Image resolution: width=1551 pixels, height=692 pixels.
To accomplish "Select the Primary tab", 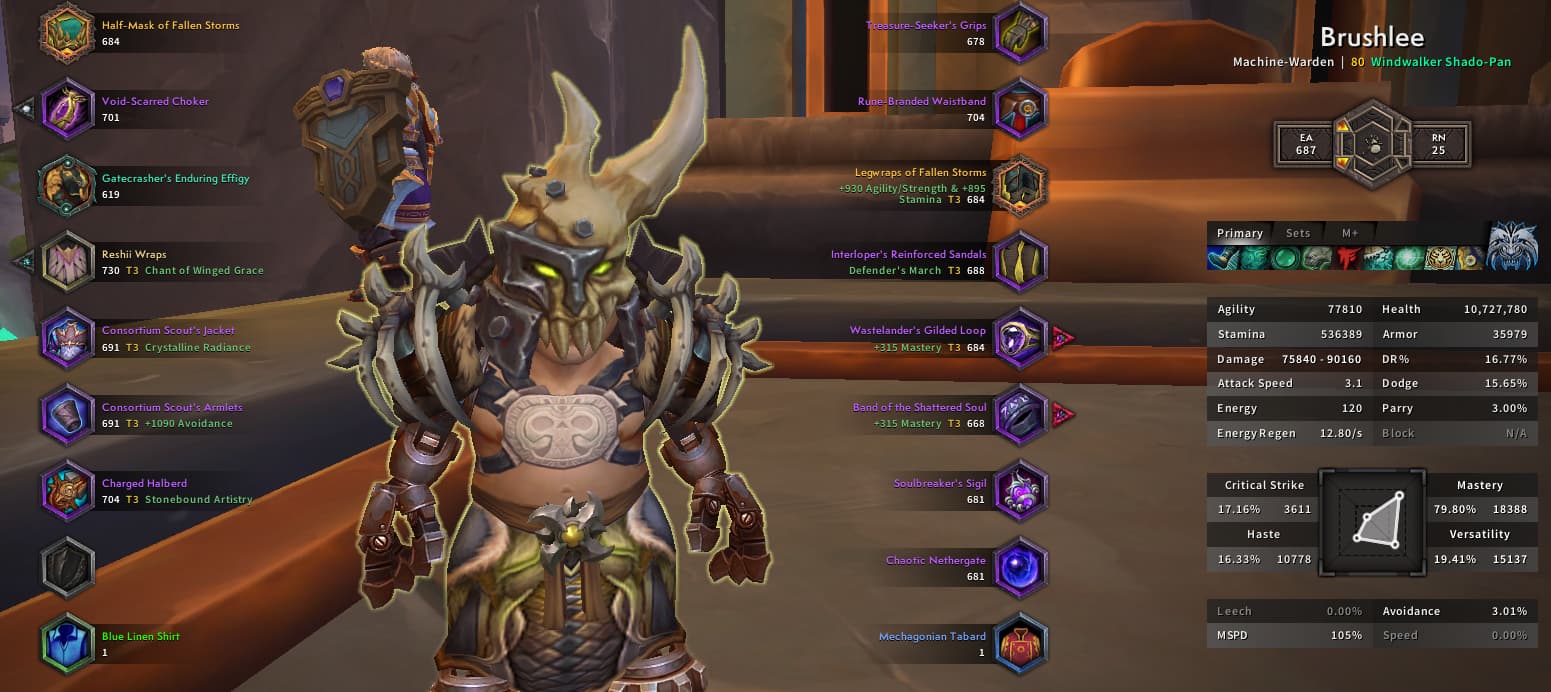I will [1239, 233].
